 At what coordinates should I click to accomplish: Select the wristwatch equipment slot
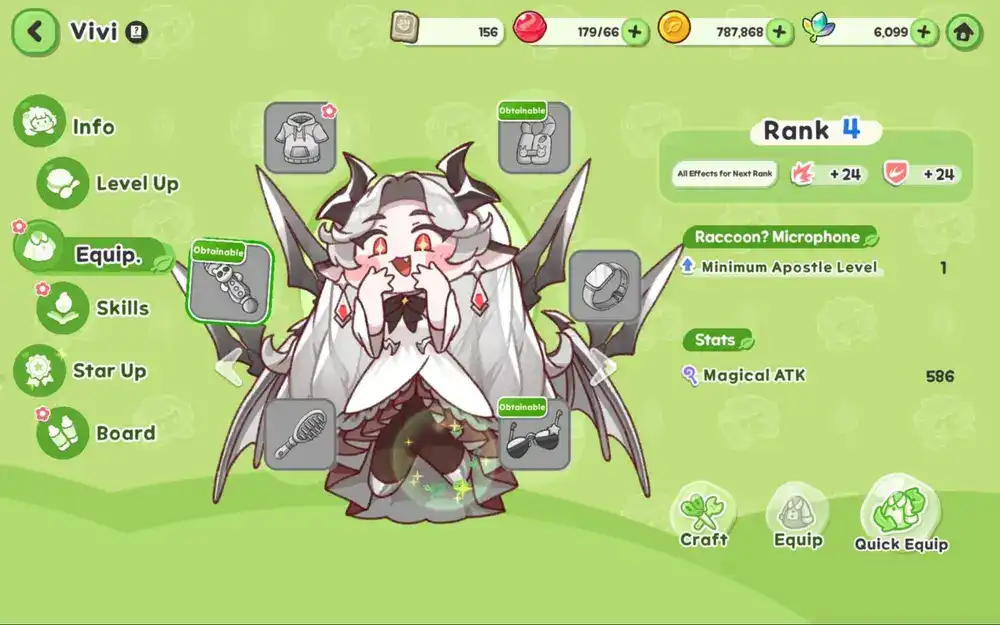pyautogui.click(x=605, y=285)
